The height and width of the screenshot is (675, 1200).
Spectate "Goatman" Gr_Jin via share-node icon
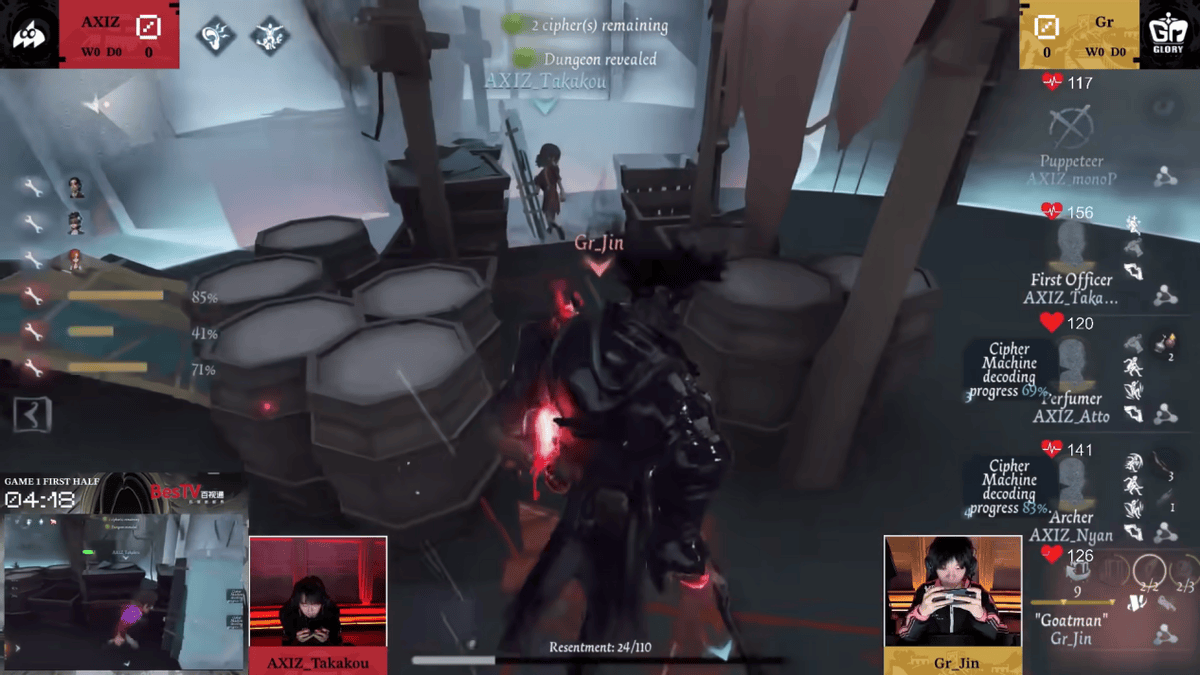(1164, 634)
